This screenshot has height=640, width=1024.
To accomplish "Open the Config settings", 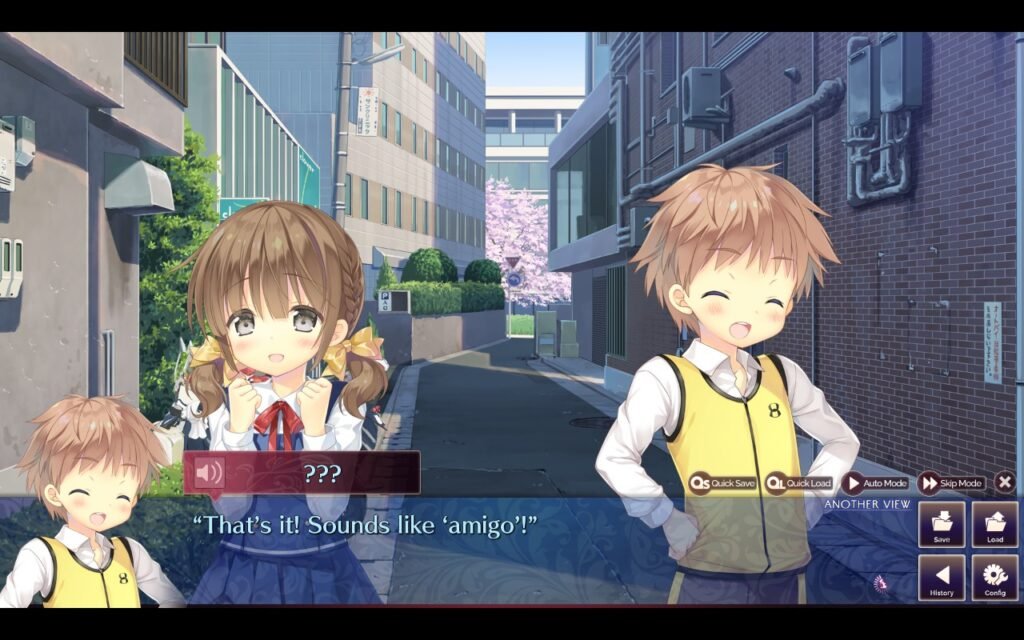I will (x=995, y=578).
